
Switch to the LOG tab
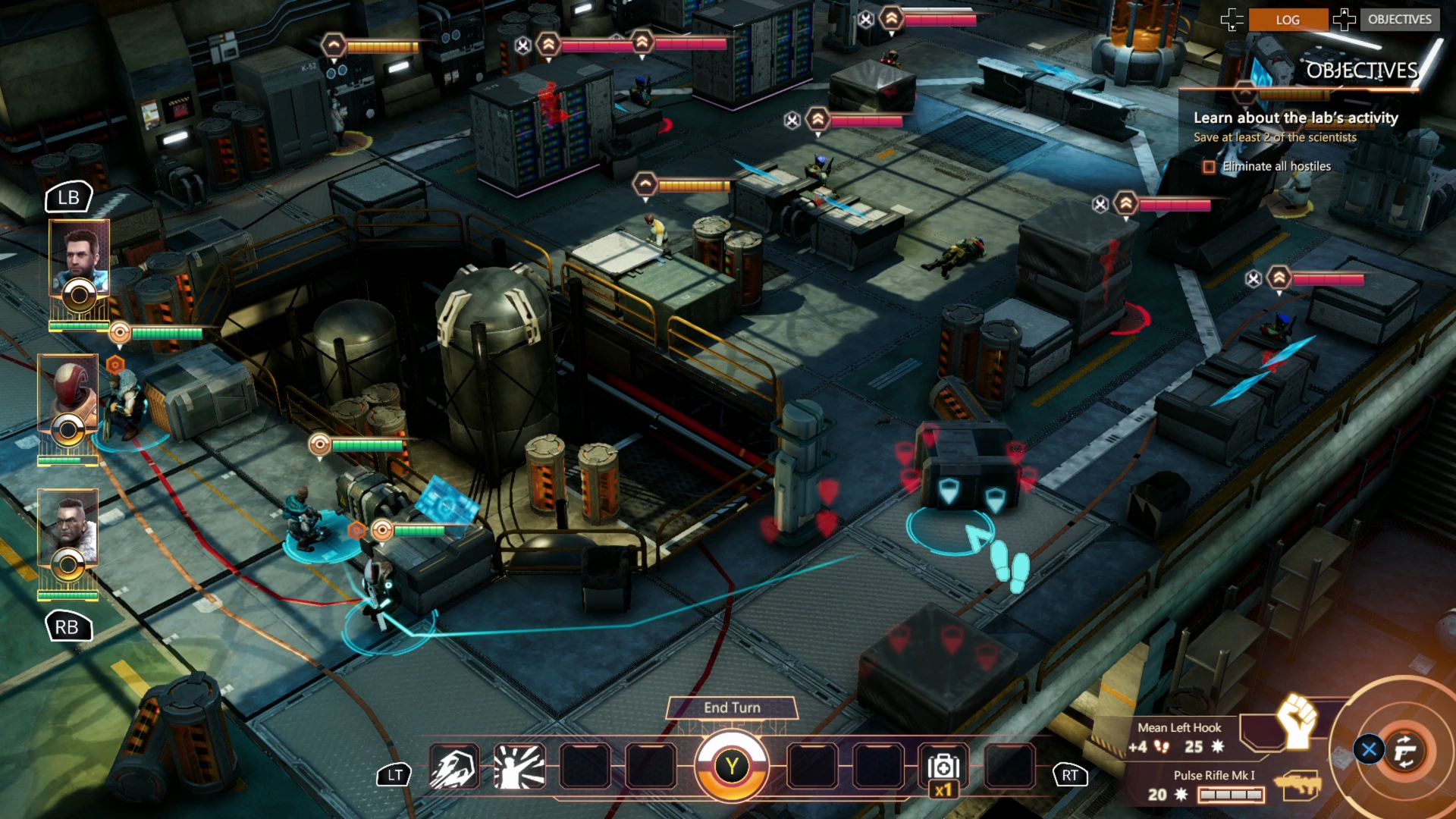point(1288,20)
